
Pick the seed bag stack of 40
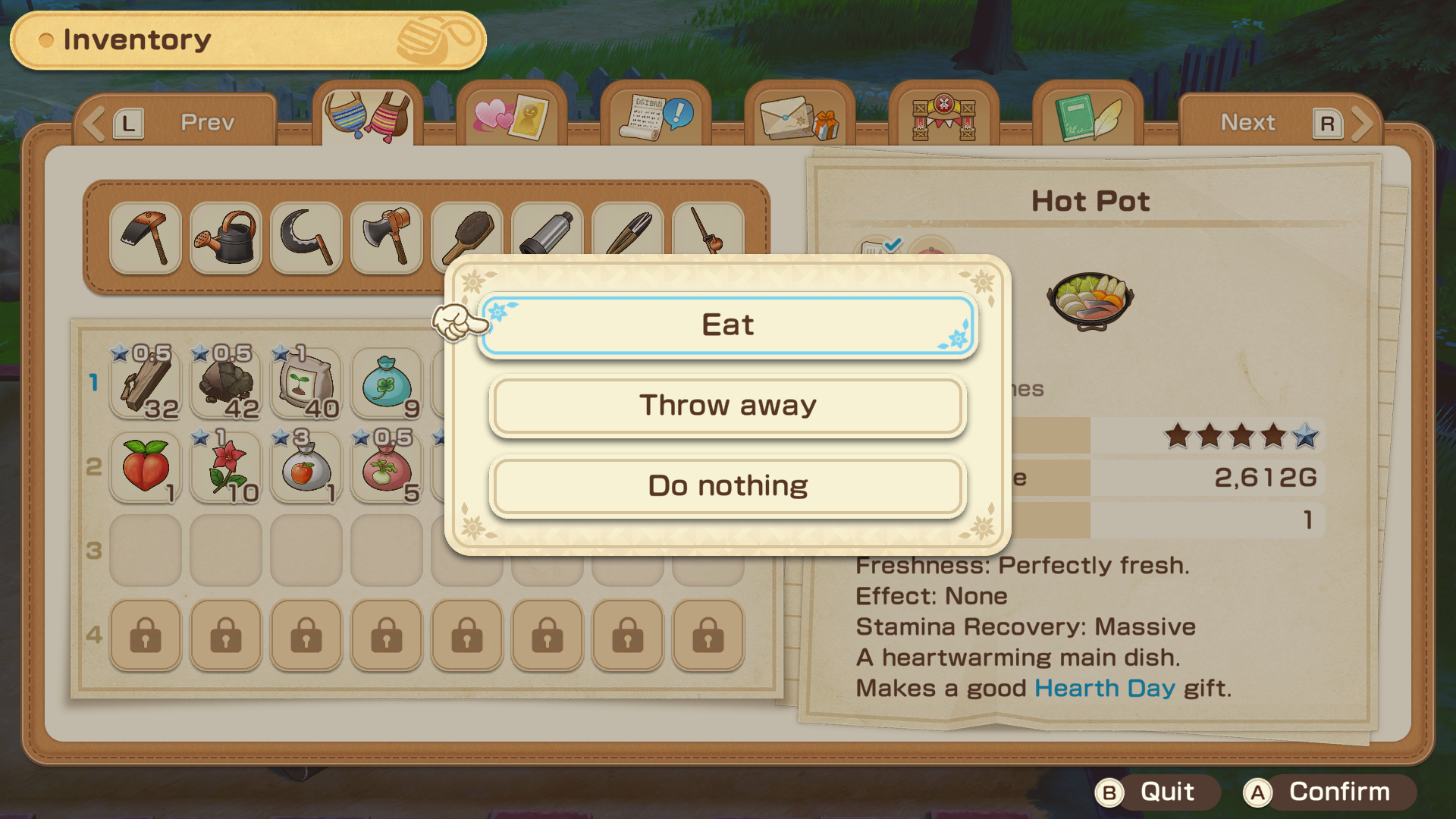click(306, 383)
